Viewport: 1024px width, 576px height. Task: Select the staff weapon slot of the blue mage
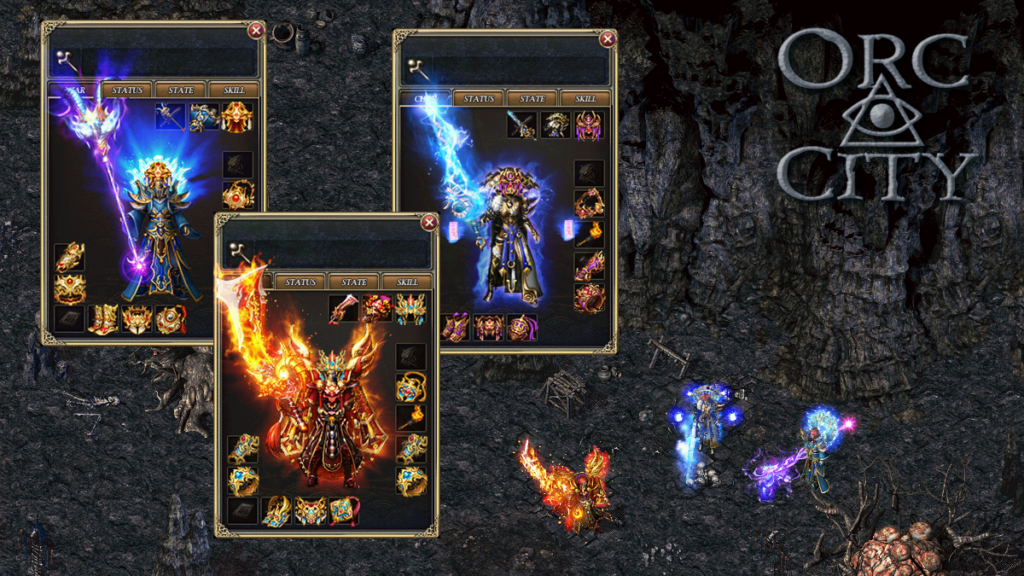[170, 117]
